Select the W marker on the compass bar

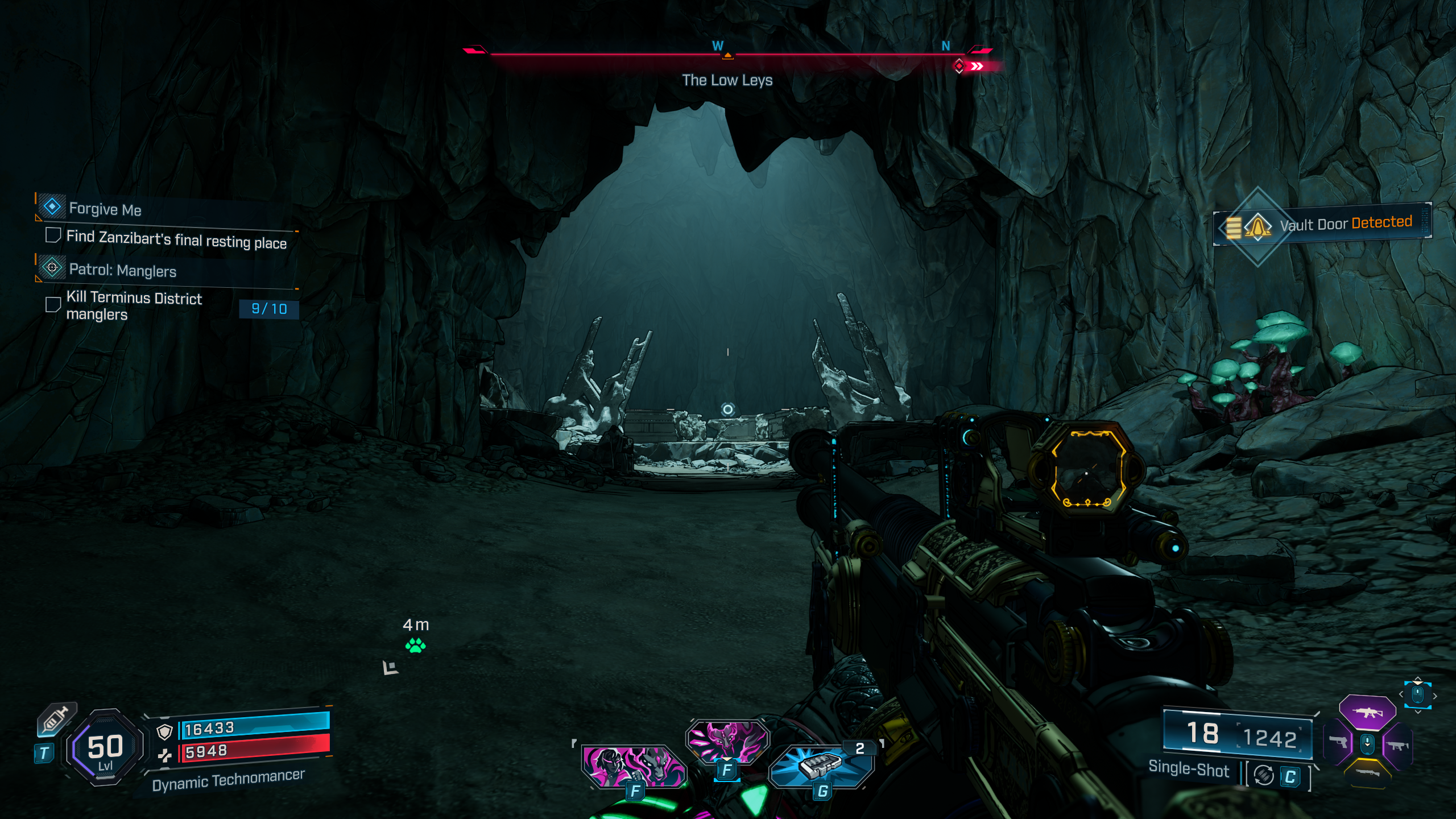coord(718,47)
